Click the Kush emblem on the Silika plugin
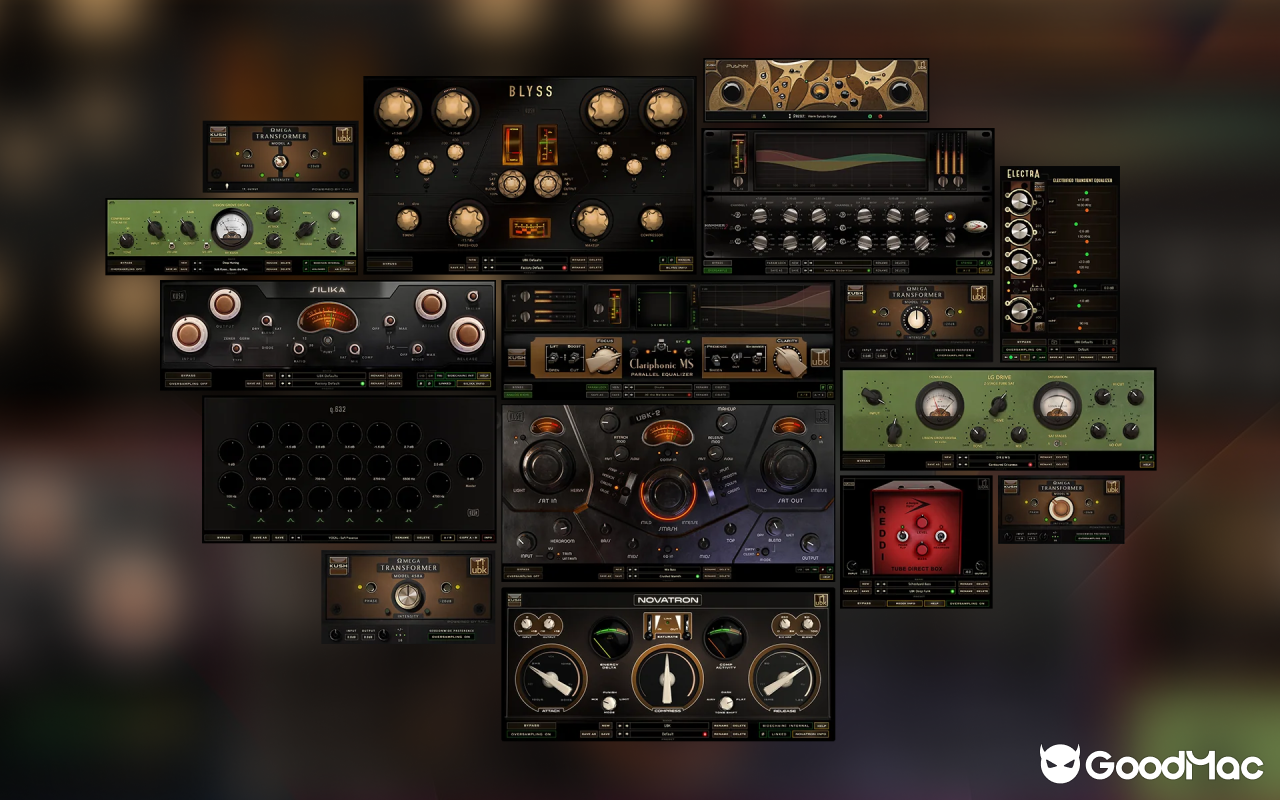The width and height of the screenshot is (1280, 800). pyautogui.click(x=177, y=296)
